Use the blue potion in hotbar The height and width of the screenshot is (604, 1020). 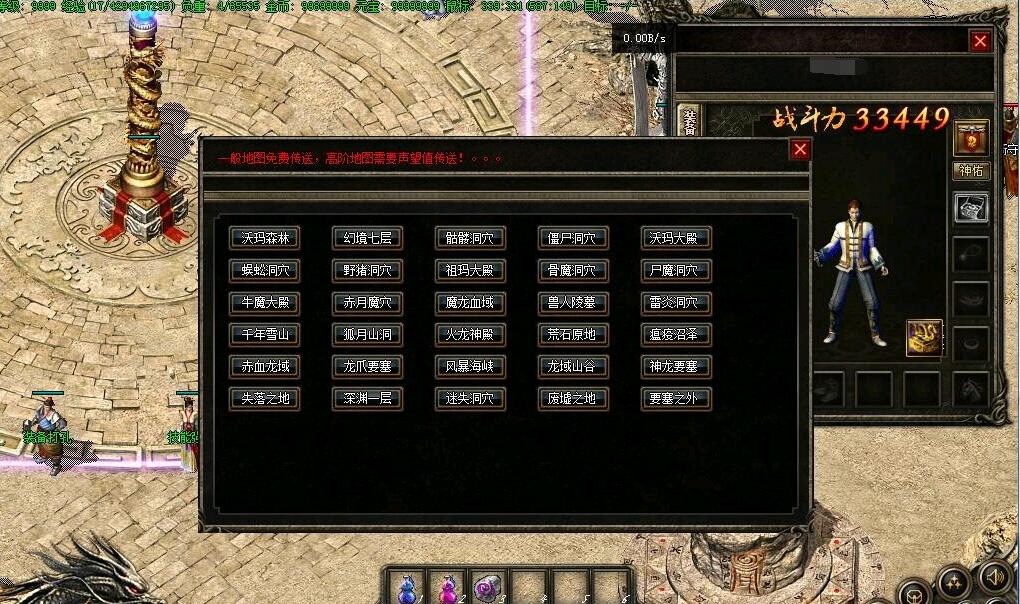(x=408, y=586)
